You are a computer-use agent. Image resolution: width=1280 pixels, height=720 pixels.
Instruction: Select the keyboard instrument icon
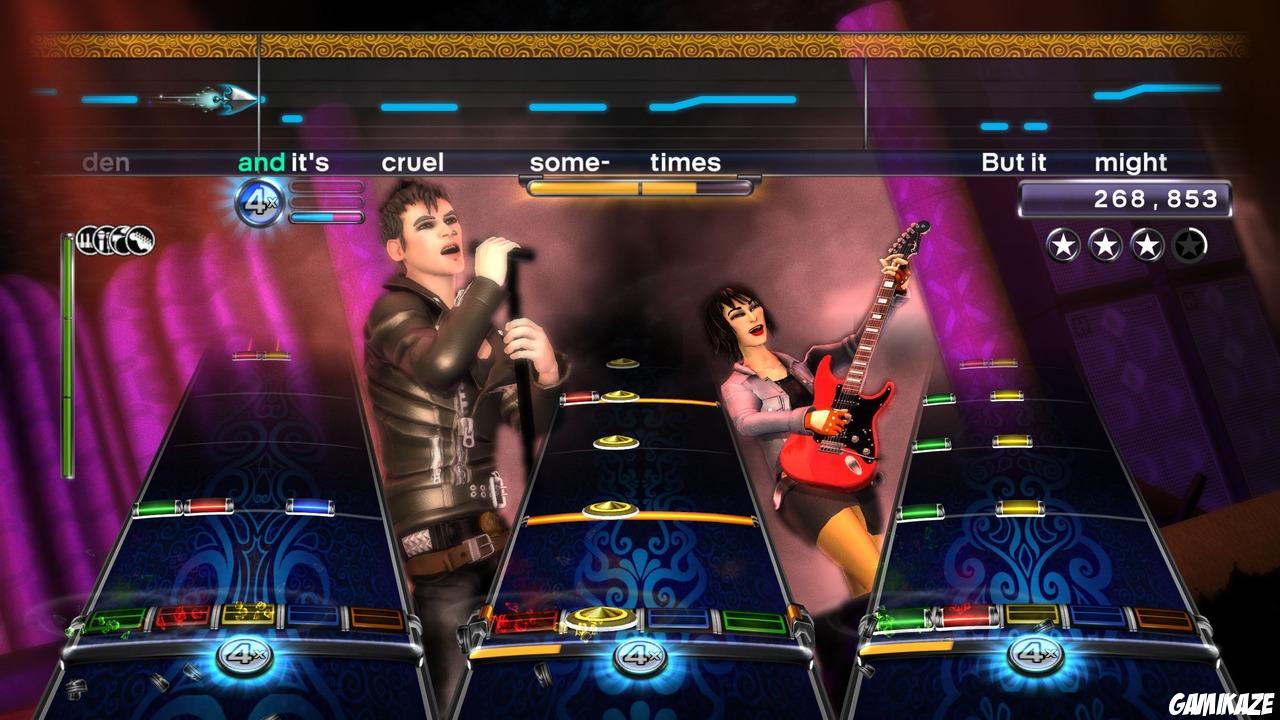point(86,241)
